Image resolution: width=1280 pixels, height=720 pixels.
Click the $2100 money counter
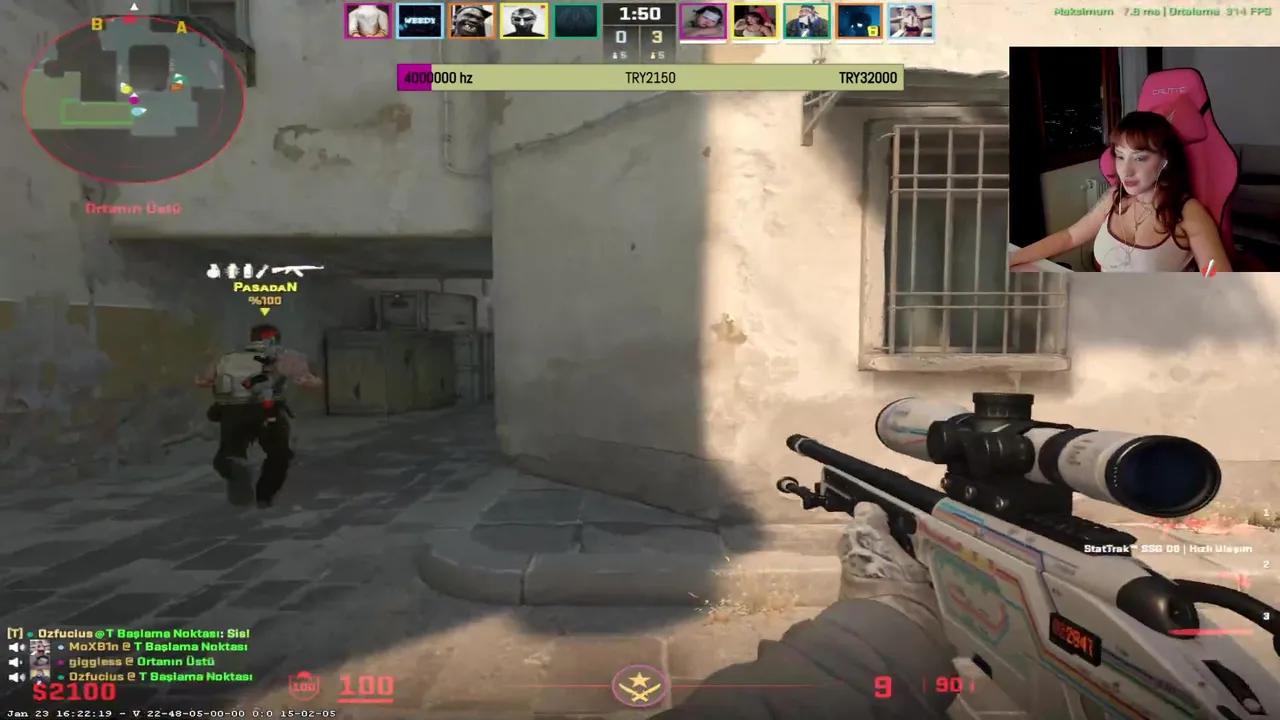pos(72,689)
